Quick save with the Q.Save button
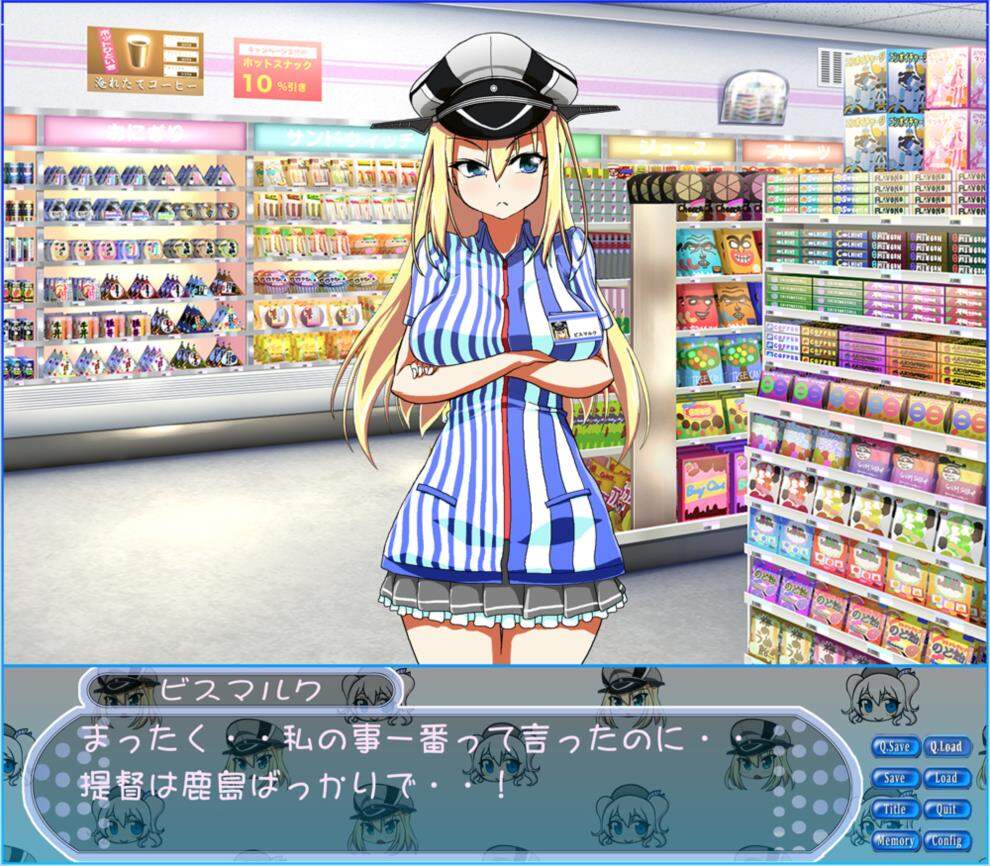Image resolution: width=990 pixels, height=866 pixels. pyautogui.click(x=895, y=747)
